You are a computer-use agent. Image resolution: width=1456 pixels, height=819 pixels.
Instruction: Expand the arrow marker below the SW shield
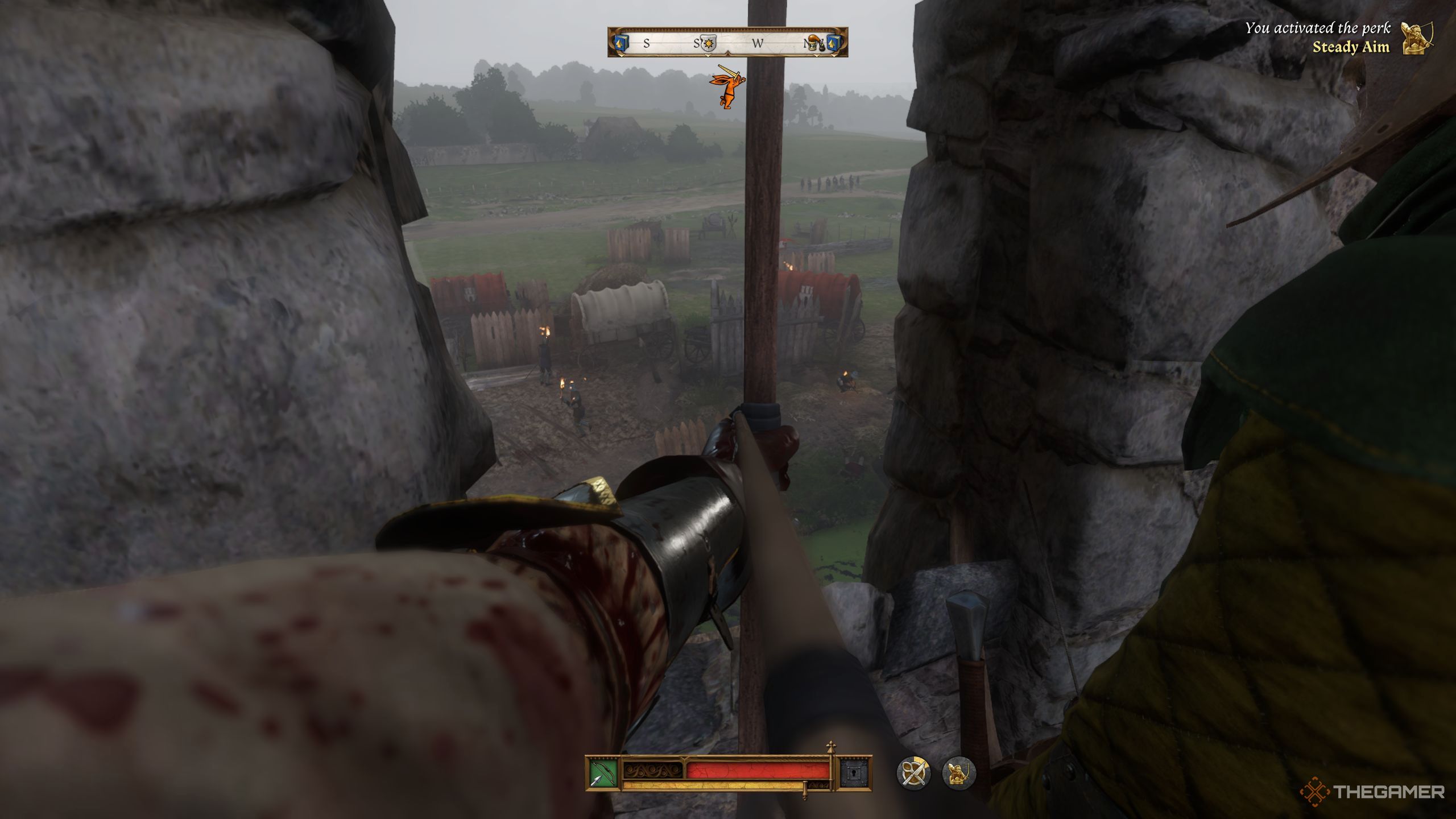pyautogui.click(x=709, y=55)
